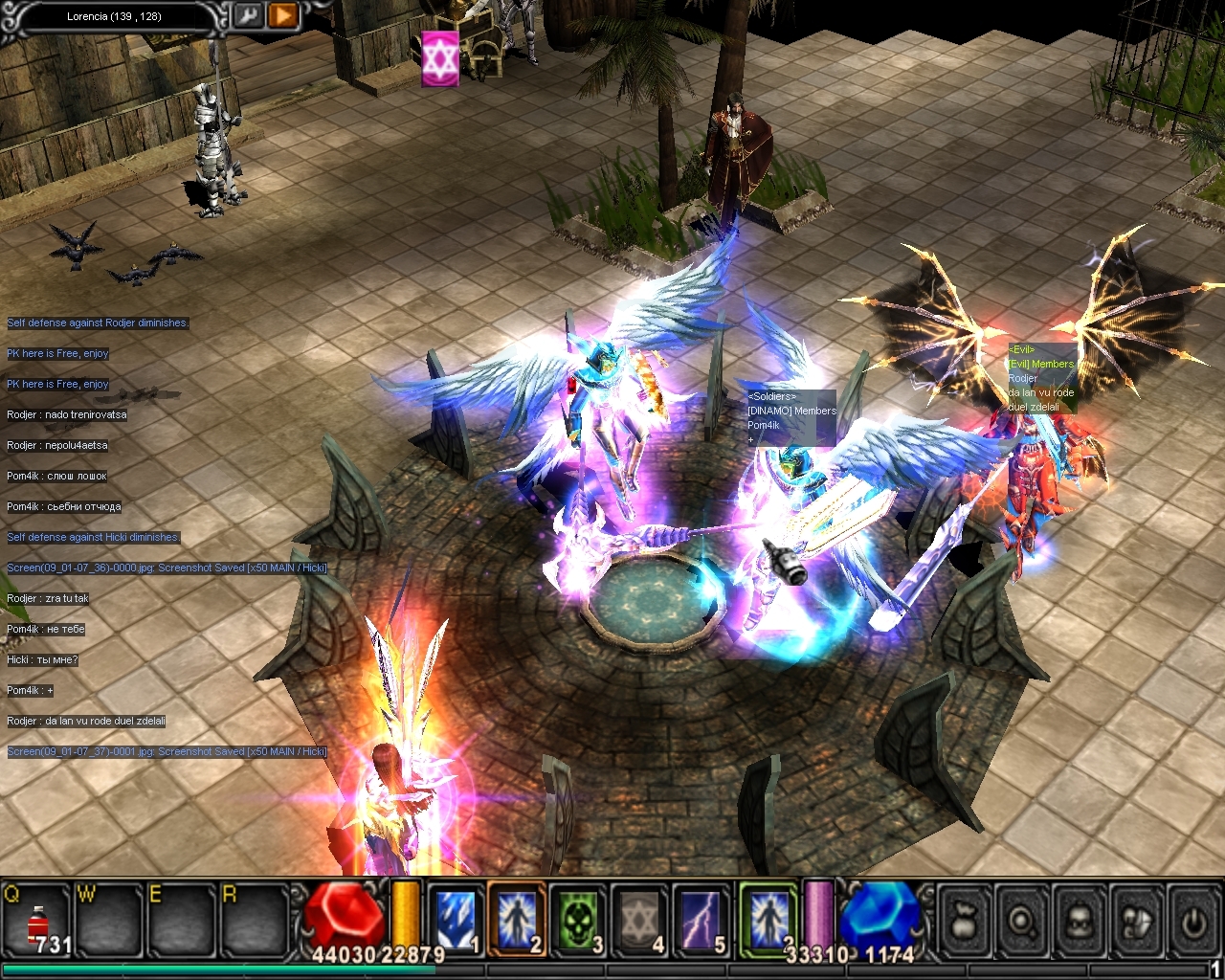Open the wrench settings button

(247, 15)
